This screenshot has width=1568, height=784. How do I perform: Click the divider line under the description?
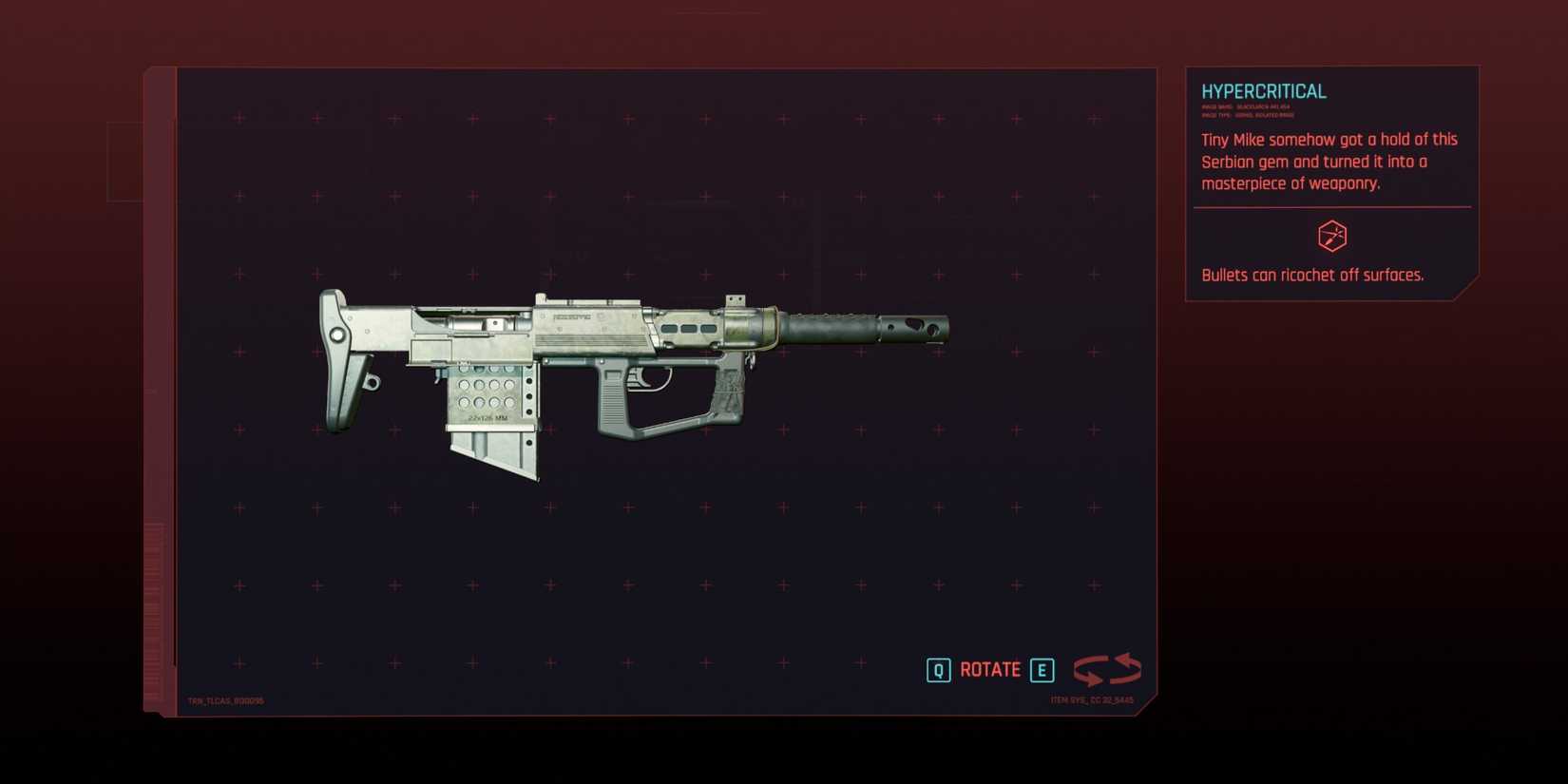(1330, 205)
